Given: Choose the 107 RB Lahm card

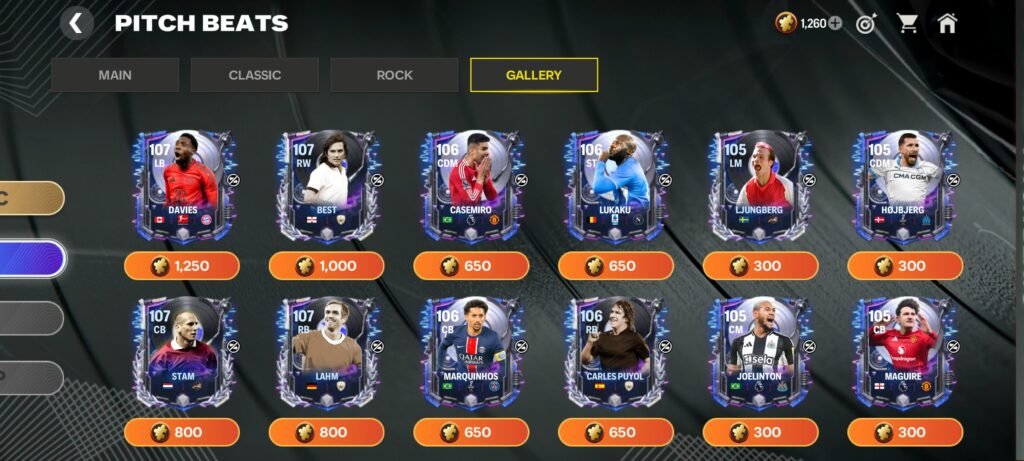Looking at the screenshot, I should click(327, 353).
